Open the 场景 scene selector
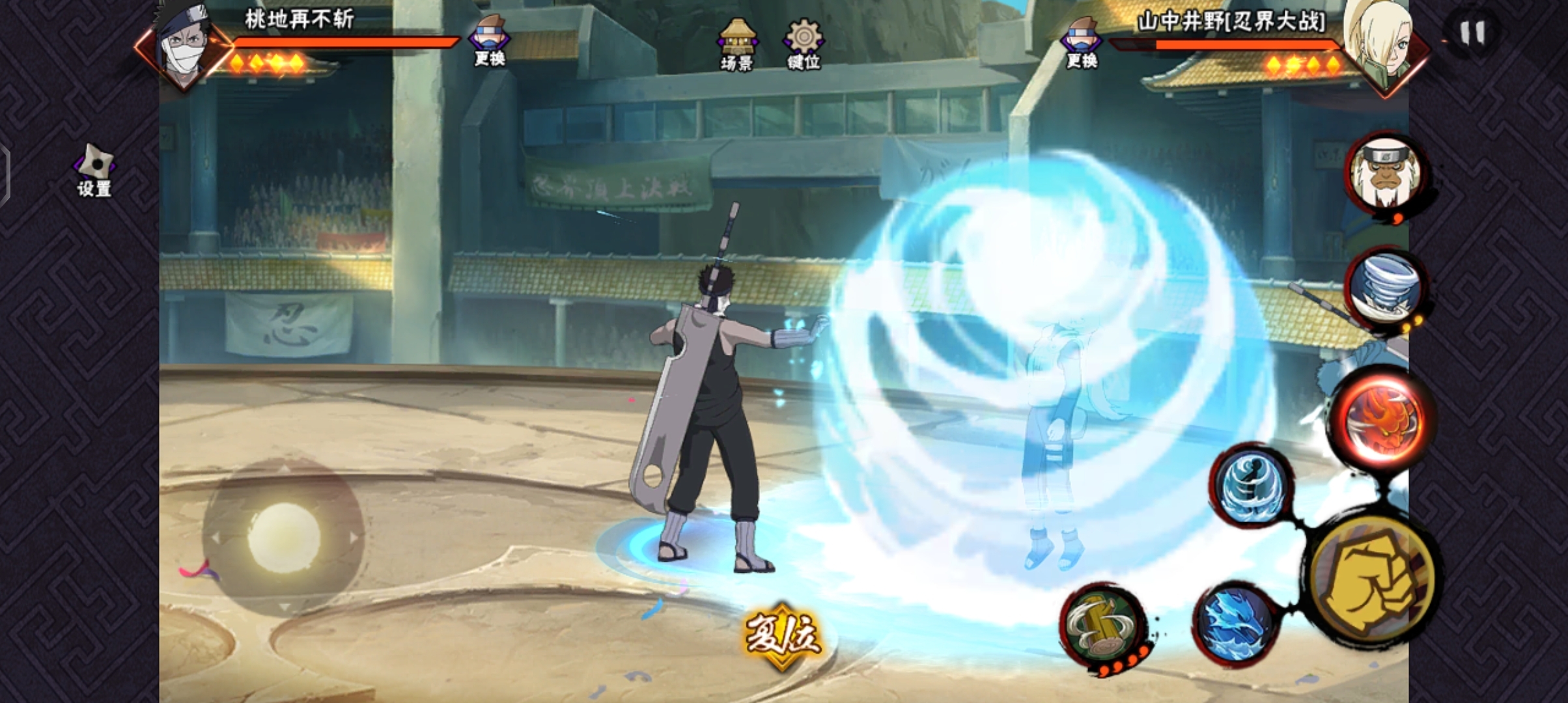 pos(737,44)
